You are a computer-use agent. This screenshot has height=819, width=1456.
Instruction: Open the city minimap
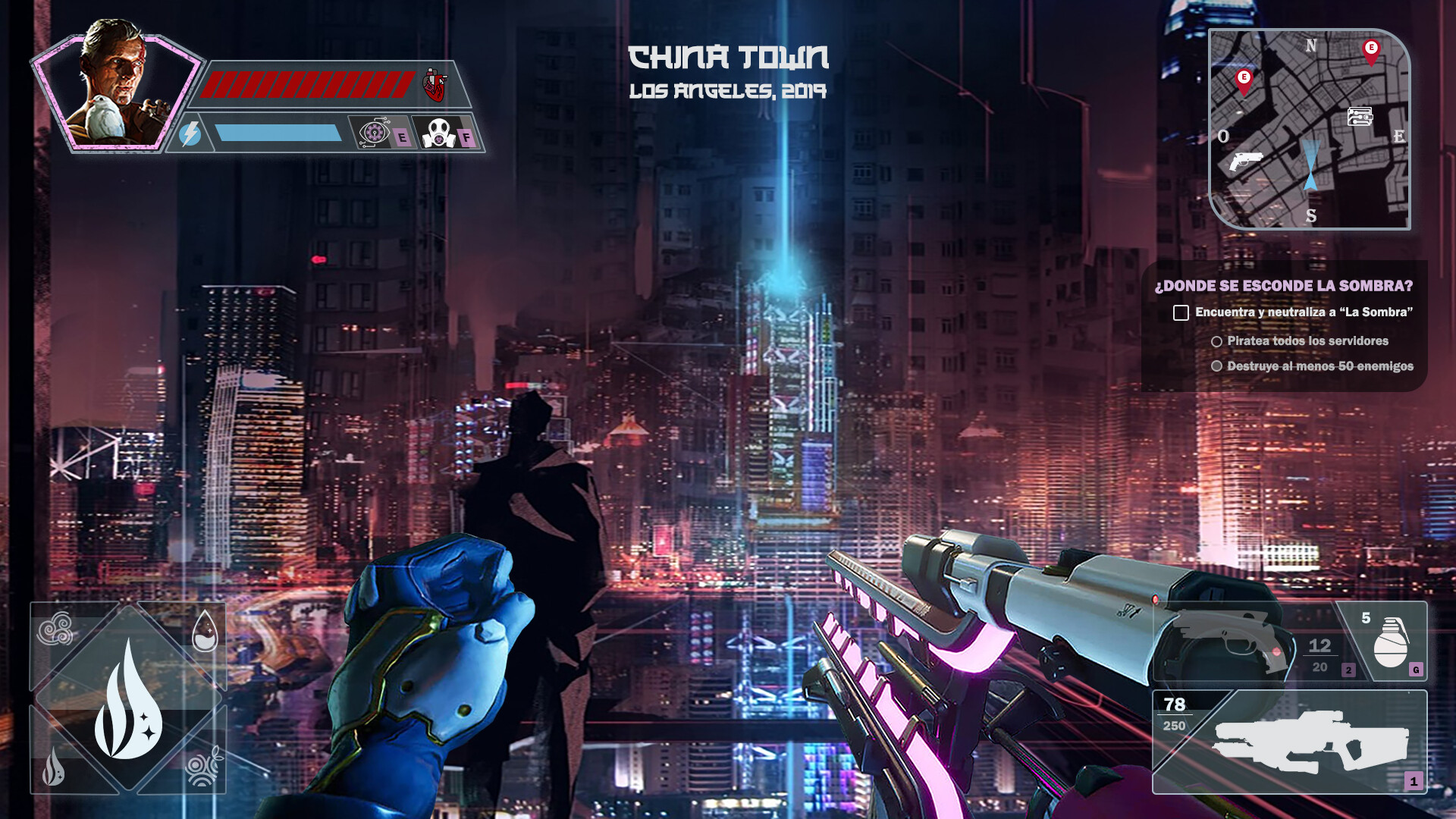tap(1309, 129)
